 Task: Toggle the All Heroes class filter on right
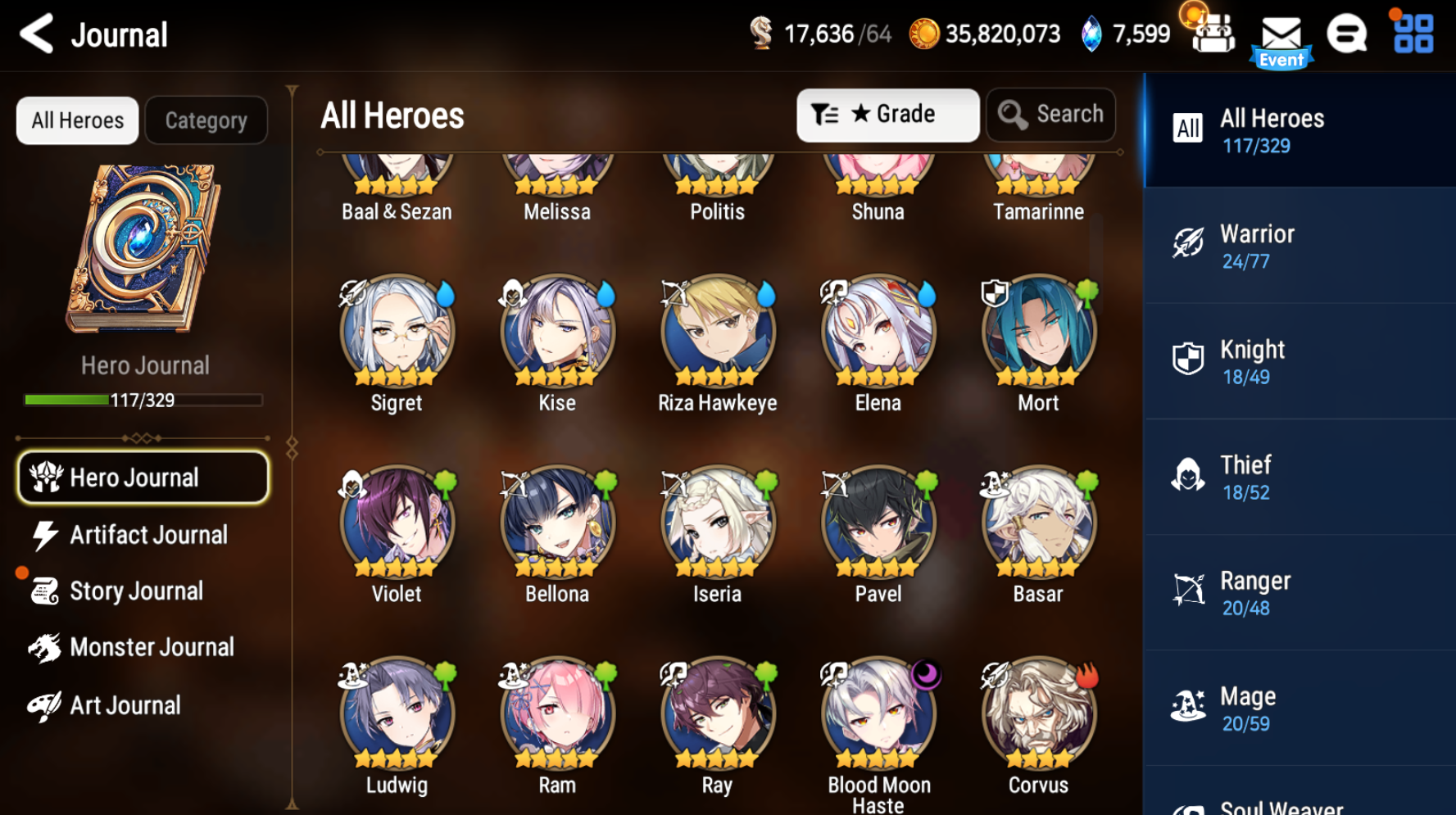(x=1300, y=129)
